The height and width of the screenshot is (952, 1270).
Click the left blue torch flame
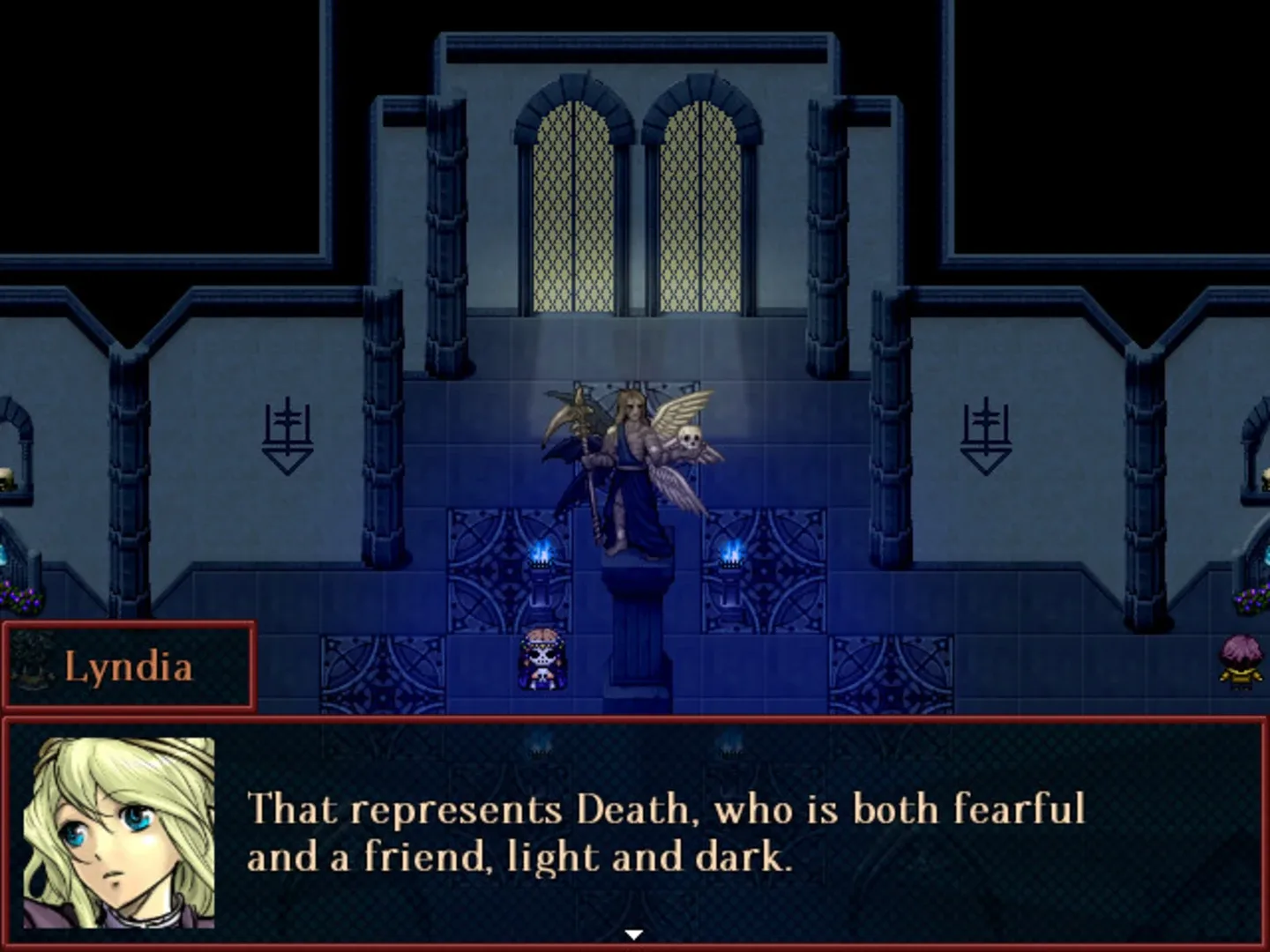pos(539,551)
